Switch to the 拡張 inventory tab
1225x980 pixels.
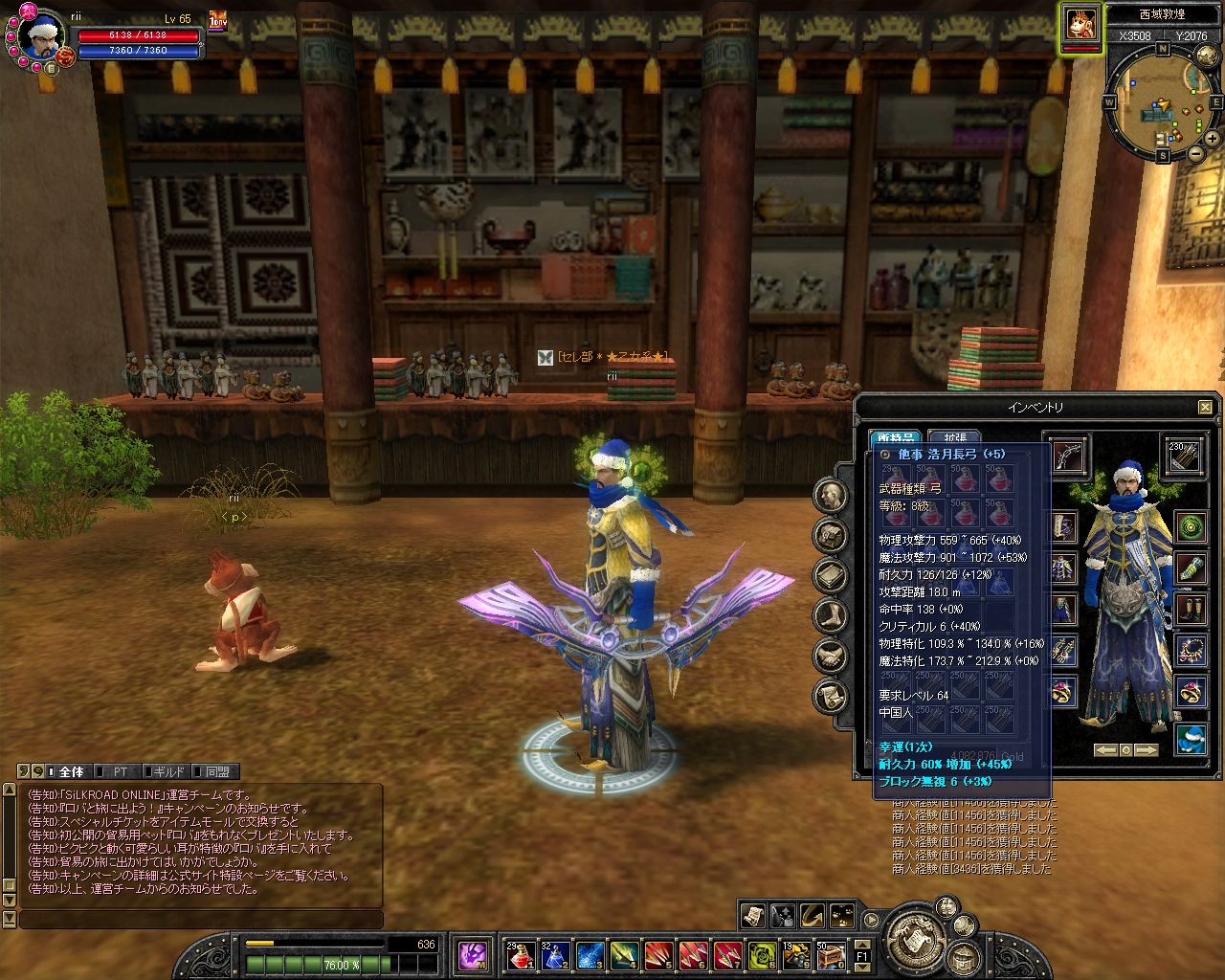click(x=954, y=437)
